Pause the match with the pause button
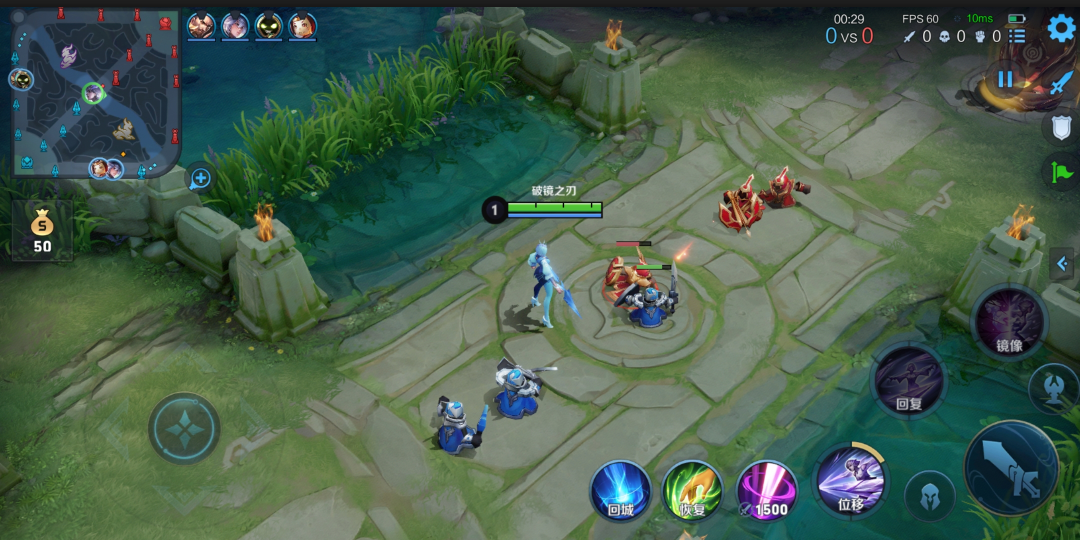1080x540 pixels. [x=1005, y=80]
